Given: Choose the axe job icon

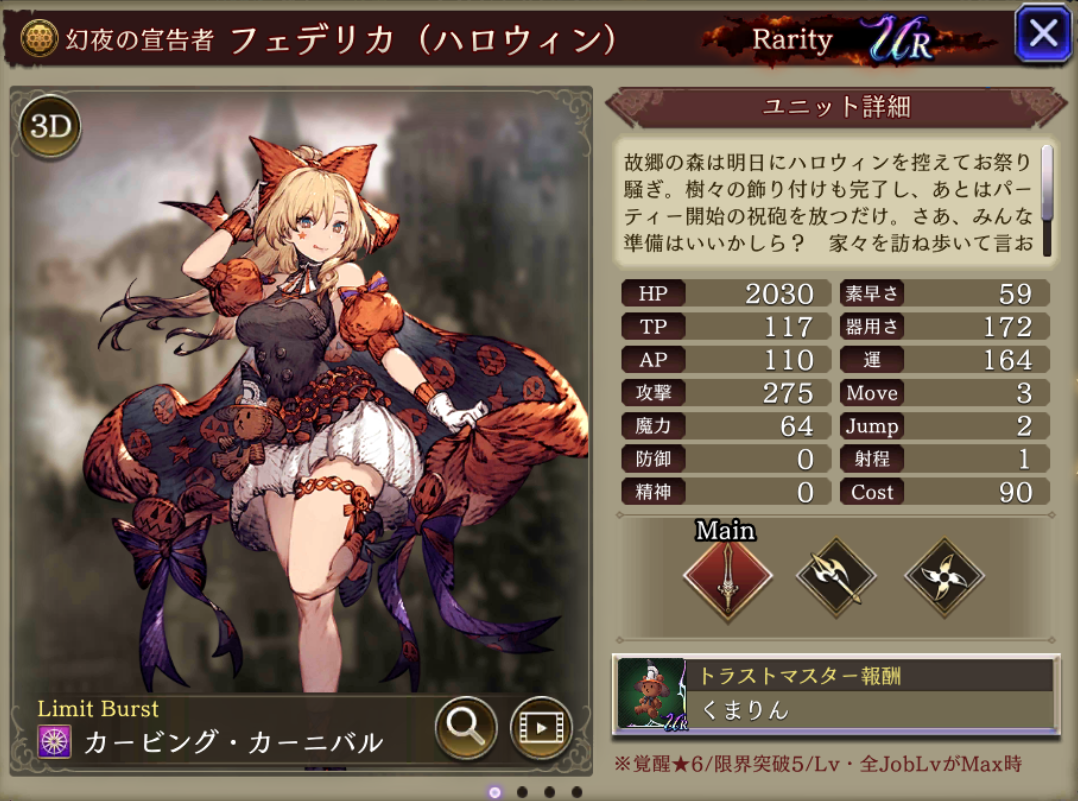Looking at the screenshot, I should (x=836, y=577).
